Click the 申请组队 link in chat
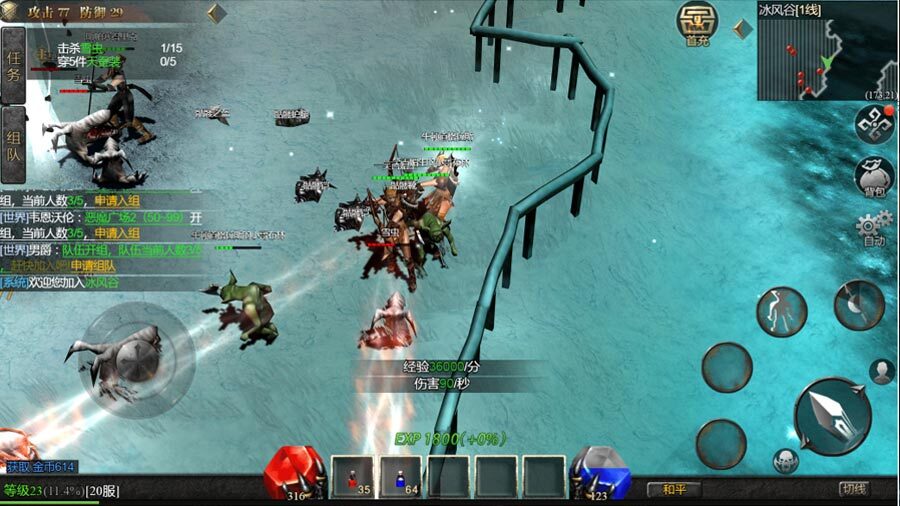 pos(92,266)
